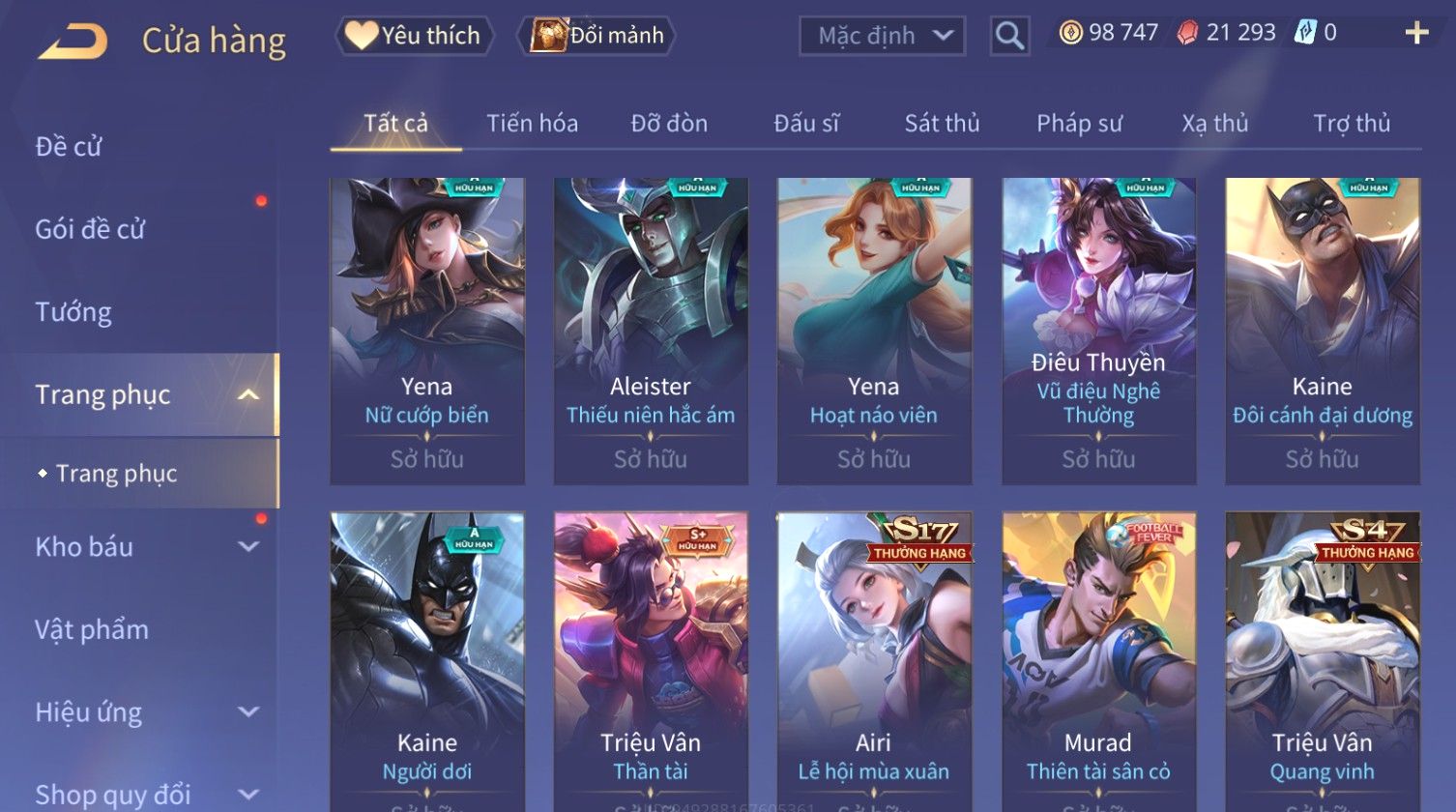Viewport: 1456px width, 812px height.
Task: Open the Vật phẩm section
Action: coord(92,630)
